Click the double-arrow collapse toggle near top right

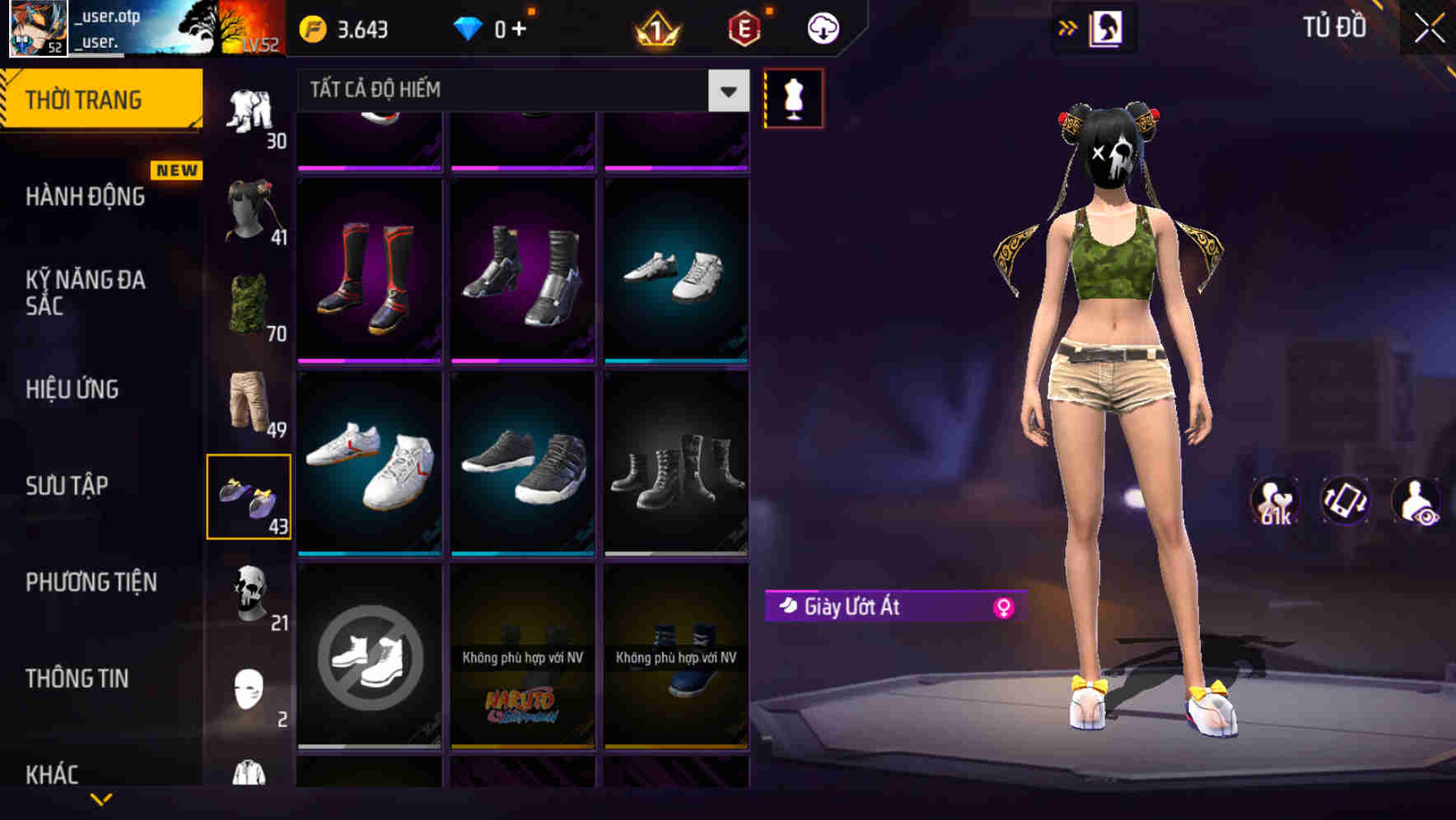pyautogui.click(x=1068, y=27)
